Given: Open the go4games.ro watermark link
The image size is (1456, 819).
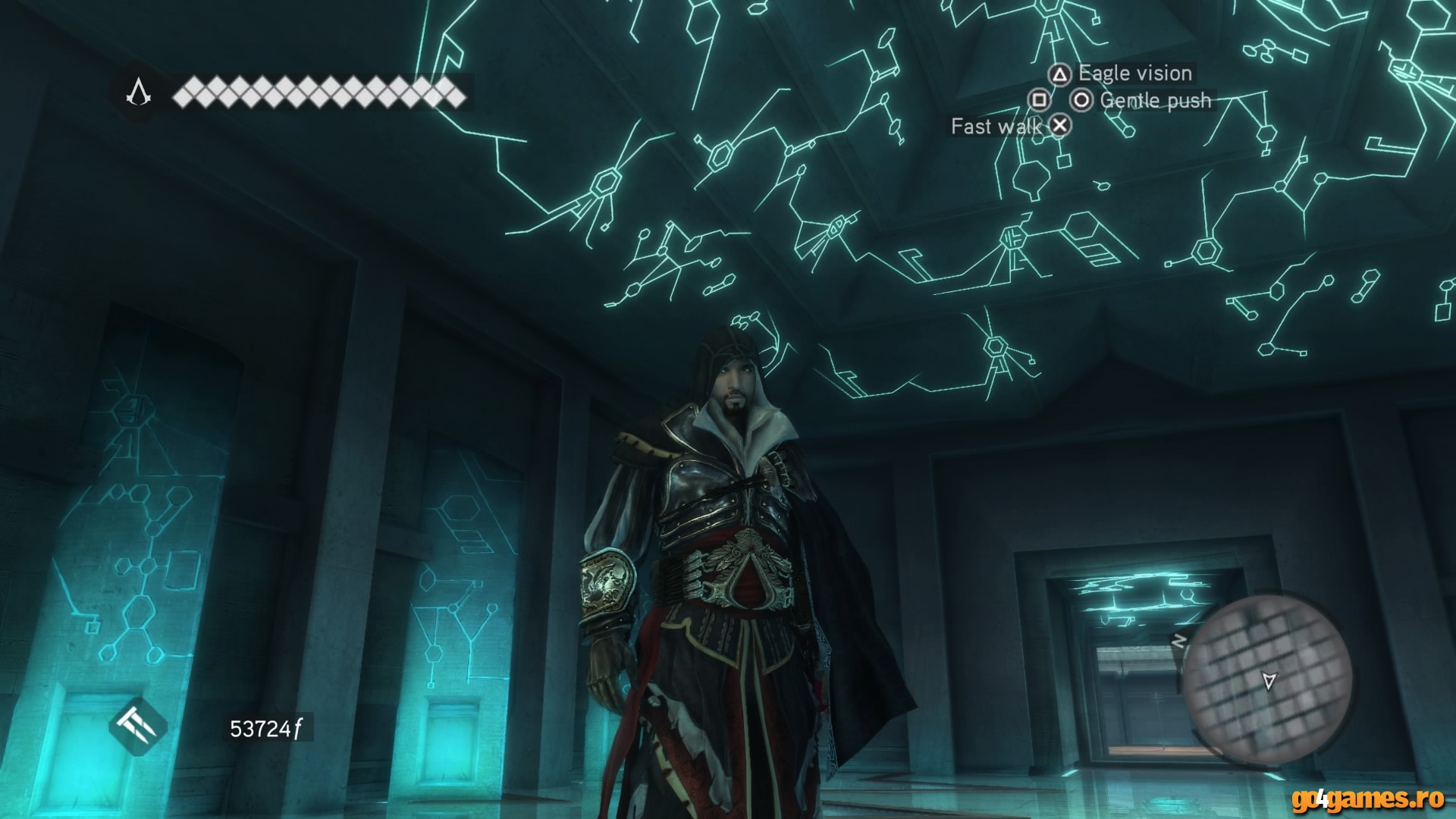Looking at the screenshot, I should coord(1368,799).
